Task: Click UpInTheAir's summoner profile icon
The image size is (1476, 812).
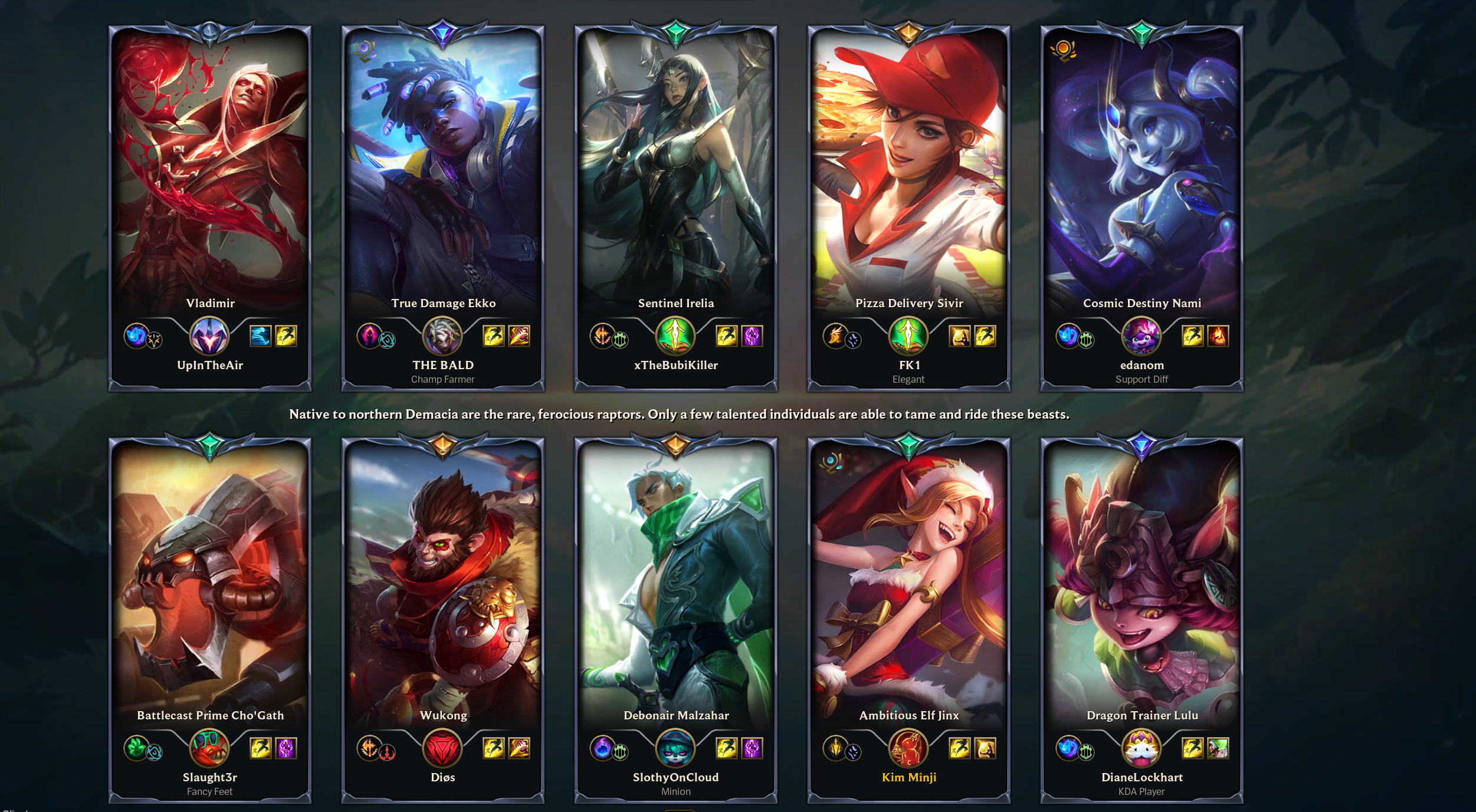Action: (x=209, y=336)
